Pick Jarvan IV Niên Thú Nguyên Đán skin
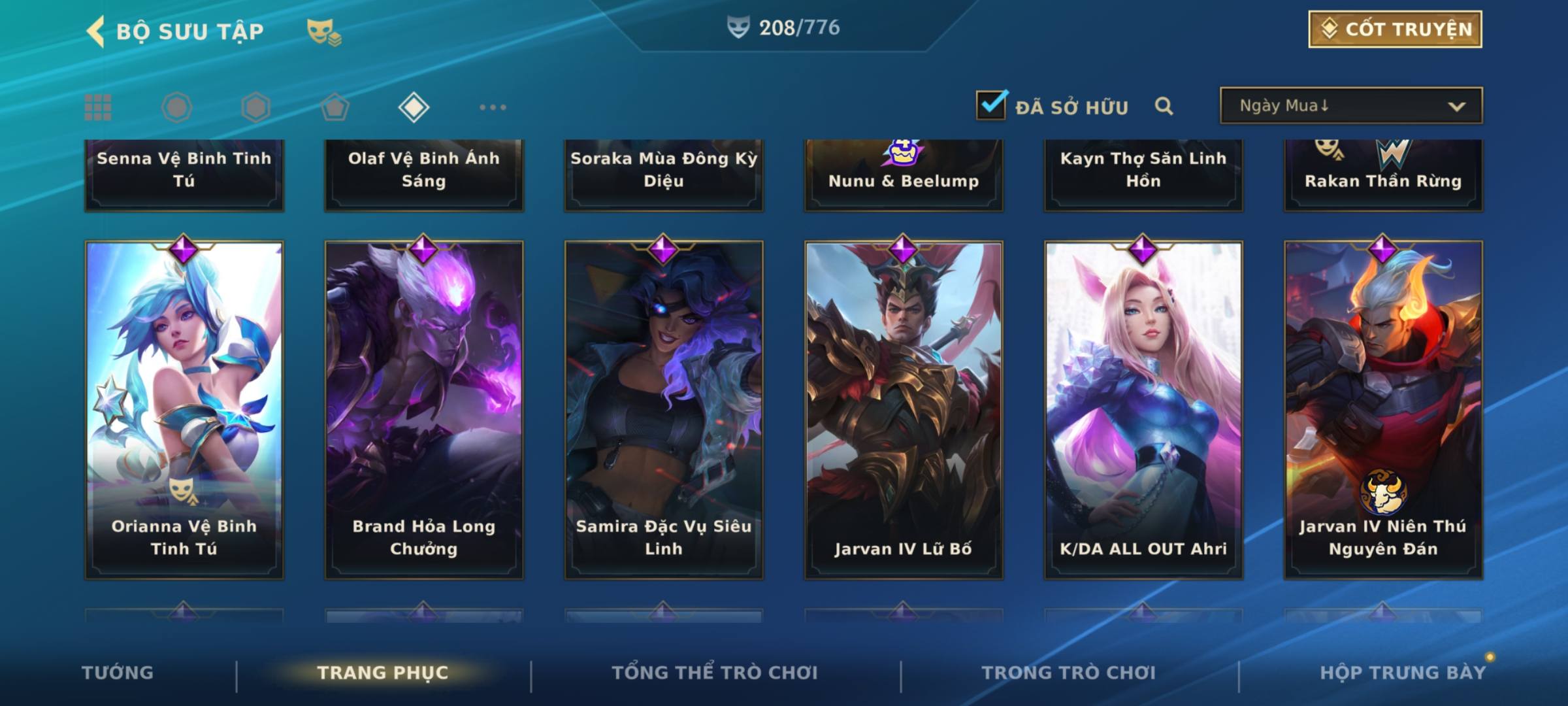Viewport: 1568px width, 706px height. click(x=1383, y=410)
